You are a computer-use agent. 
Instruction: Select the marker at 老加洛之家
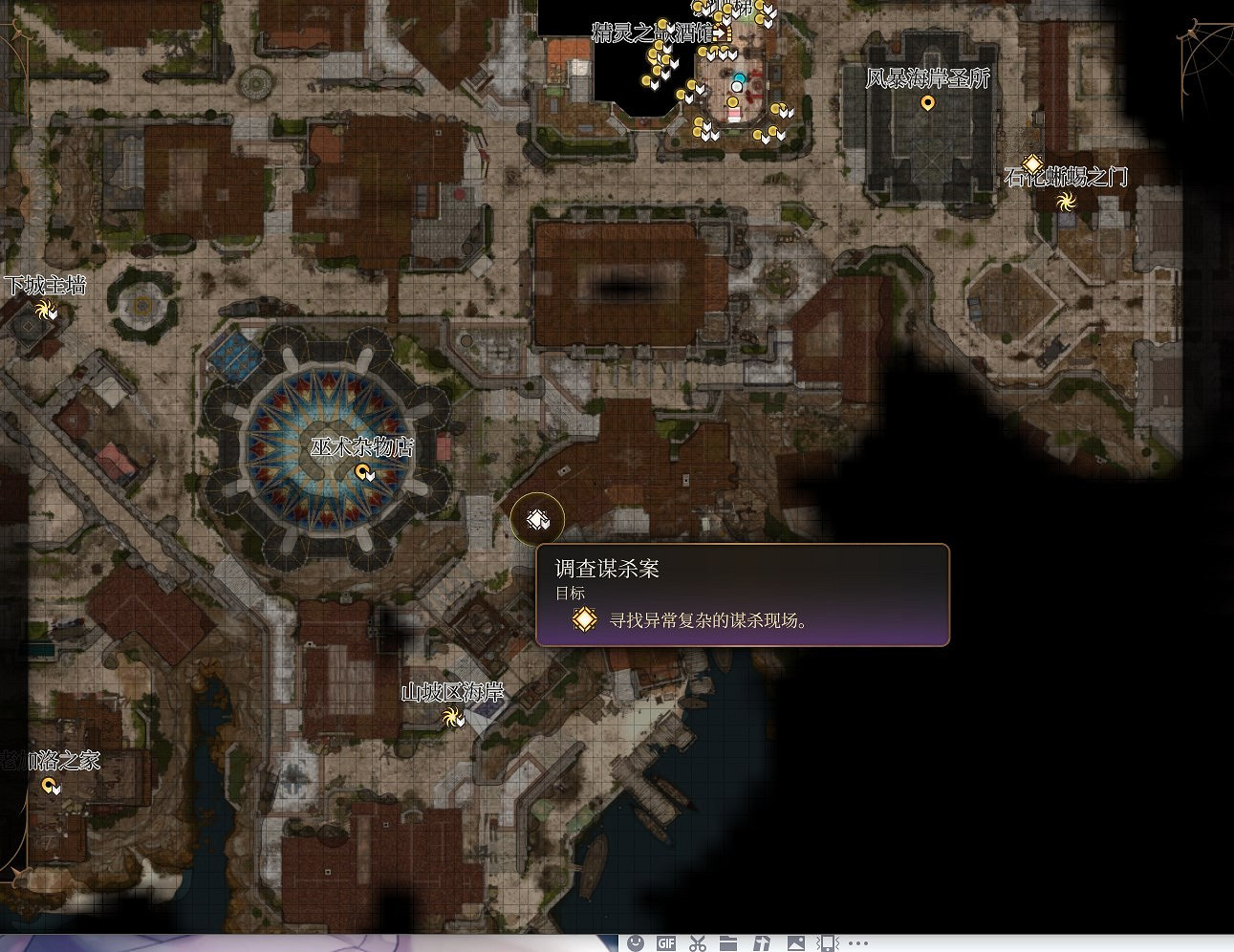pyautogui.click(x=50, y=786)
